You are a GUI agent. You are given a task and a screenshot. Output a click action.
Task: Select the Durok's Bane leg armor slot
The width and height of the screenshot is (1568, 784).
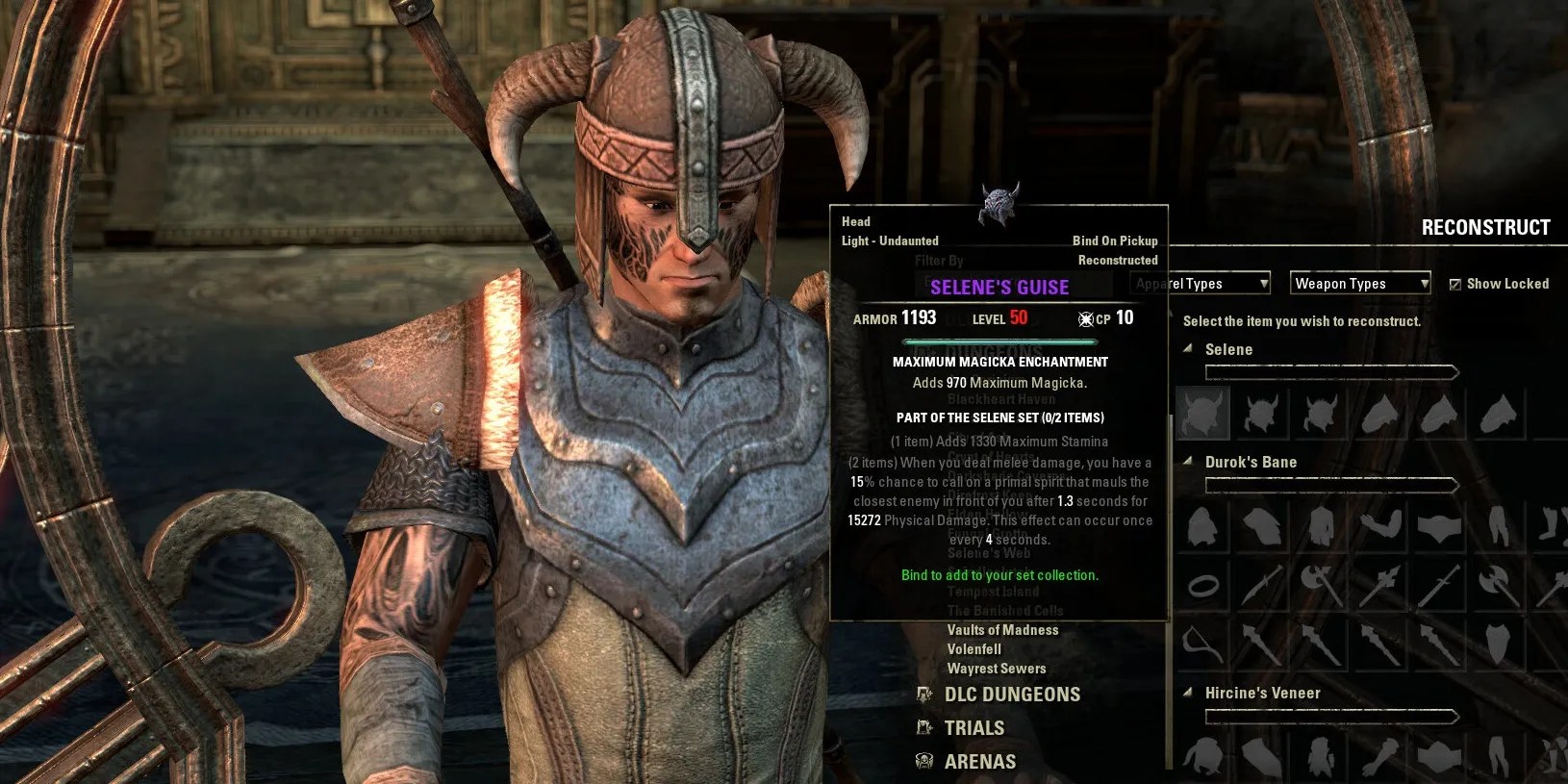point(1499,527)
